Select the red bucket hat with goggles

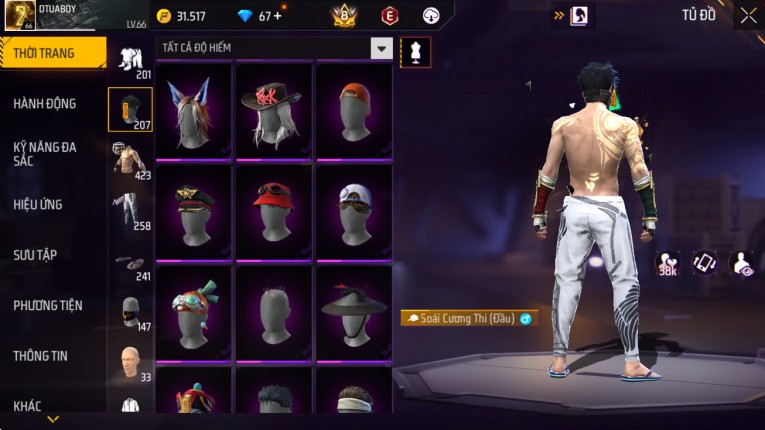(x=274, y=211)
